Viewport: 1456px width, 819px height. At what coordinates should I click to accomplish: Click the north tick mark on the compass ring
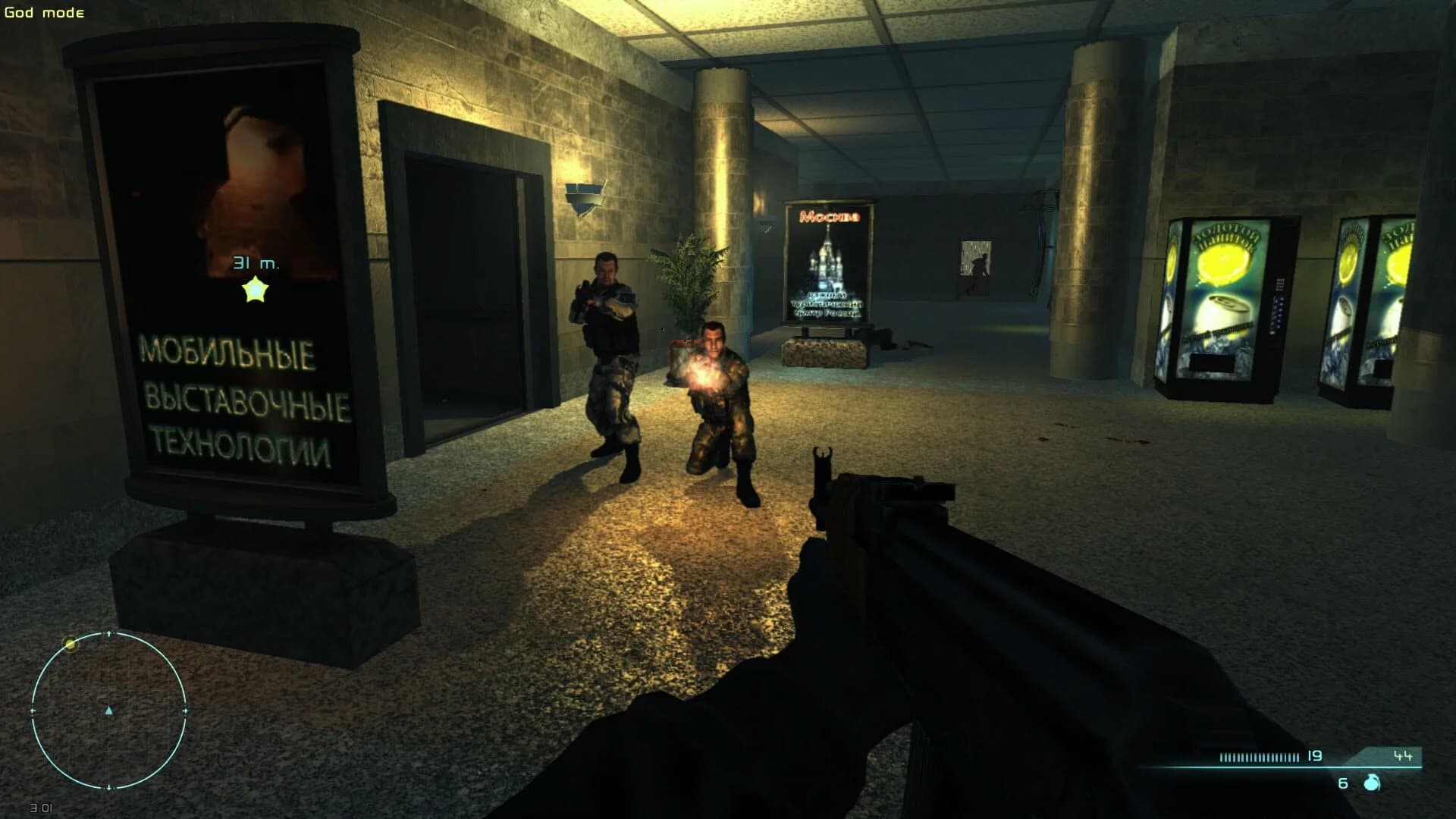(108, 632)
